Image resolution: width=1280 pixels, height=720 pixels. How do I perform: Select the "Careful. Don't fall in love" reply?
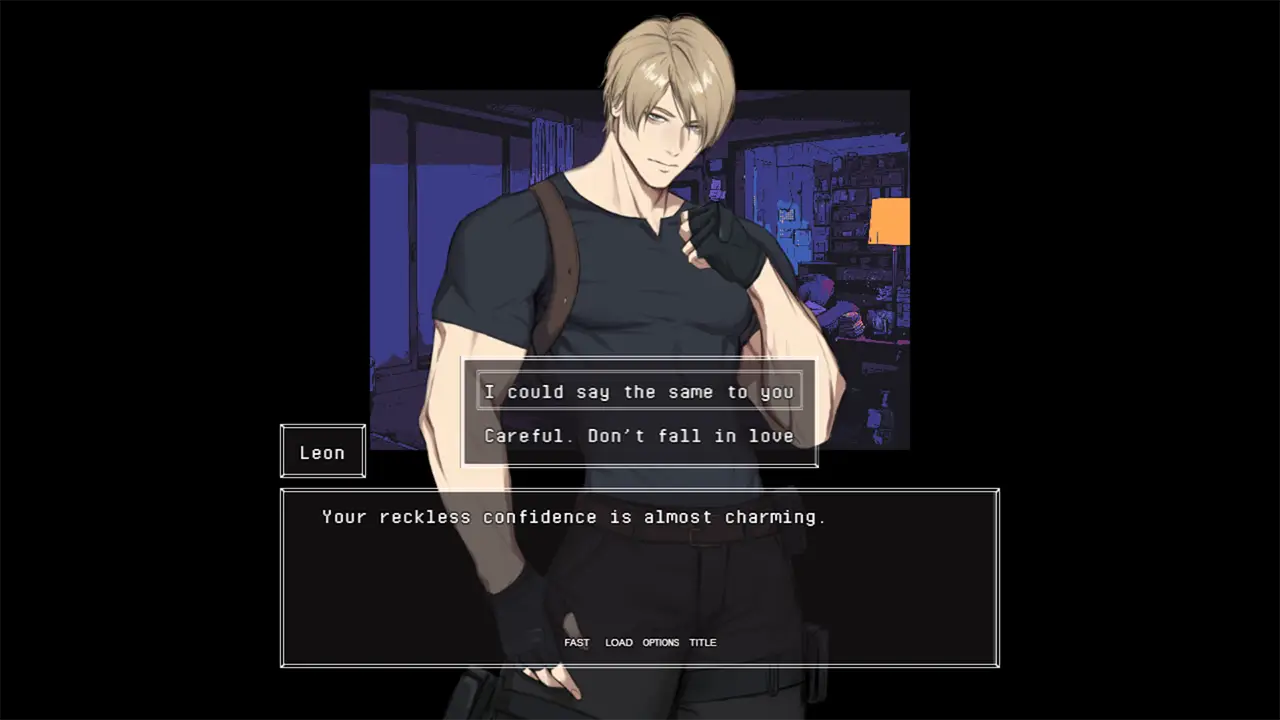click(639, 436)
